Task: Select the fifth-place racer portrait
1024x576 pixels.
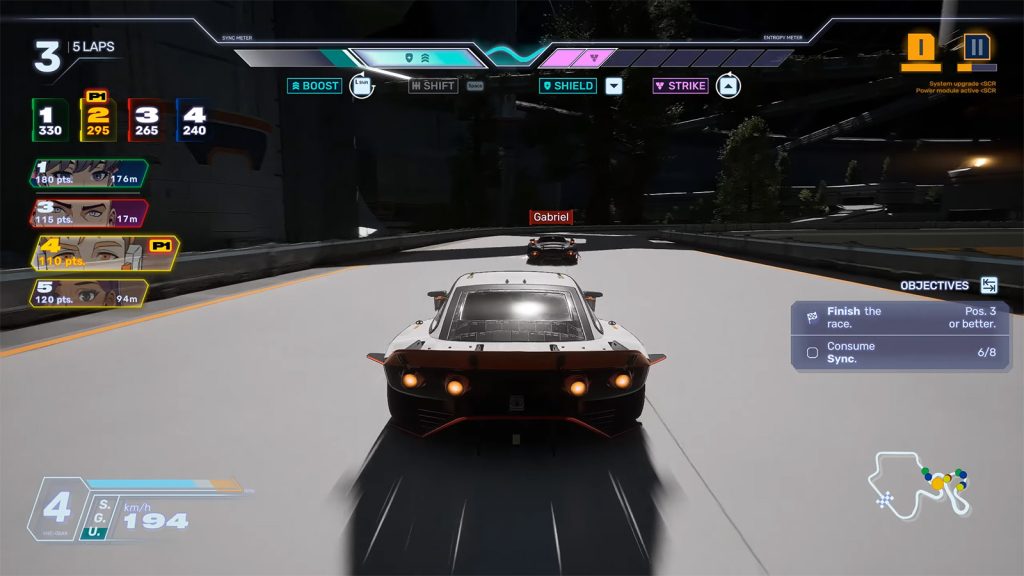Action: tap(88, 293)
